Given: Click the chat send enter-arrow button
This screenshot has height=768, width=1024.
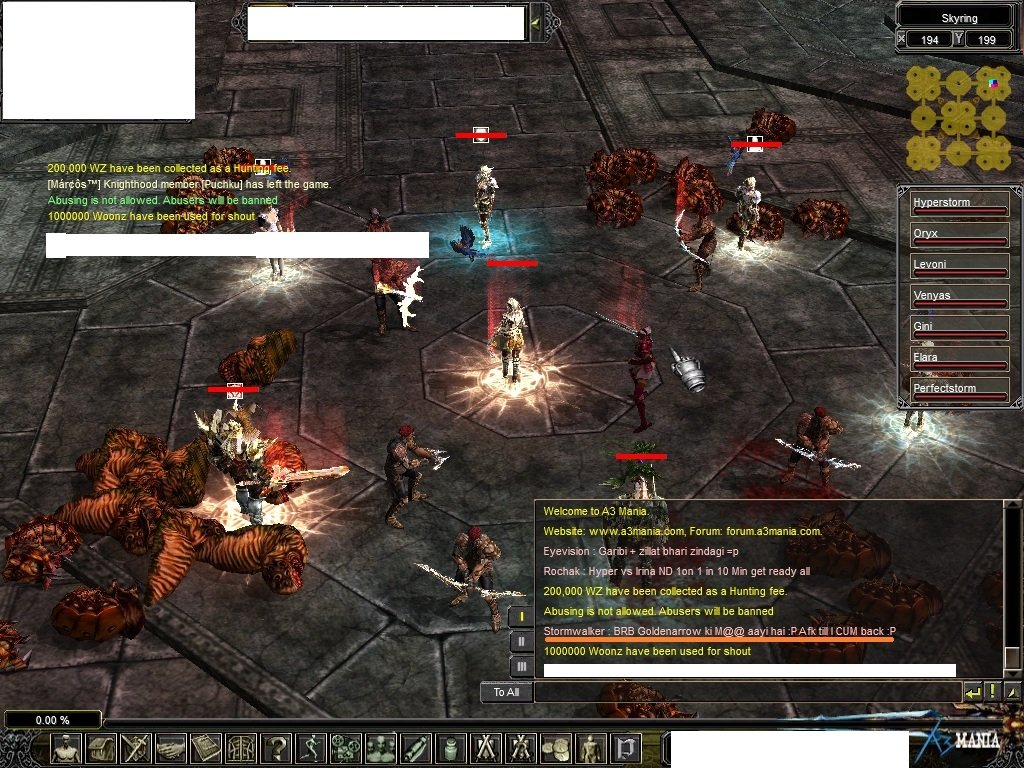Looking at the screenshot, I should [x=972, y=692].
